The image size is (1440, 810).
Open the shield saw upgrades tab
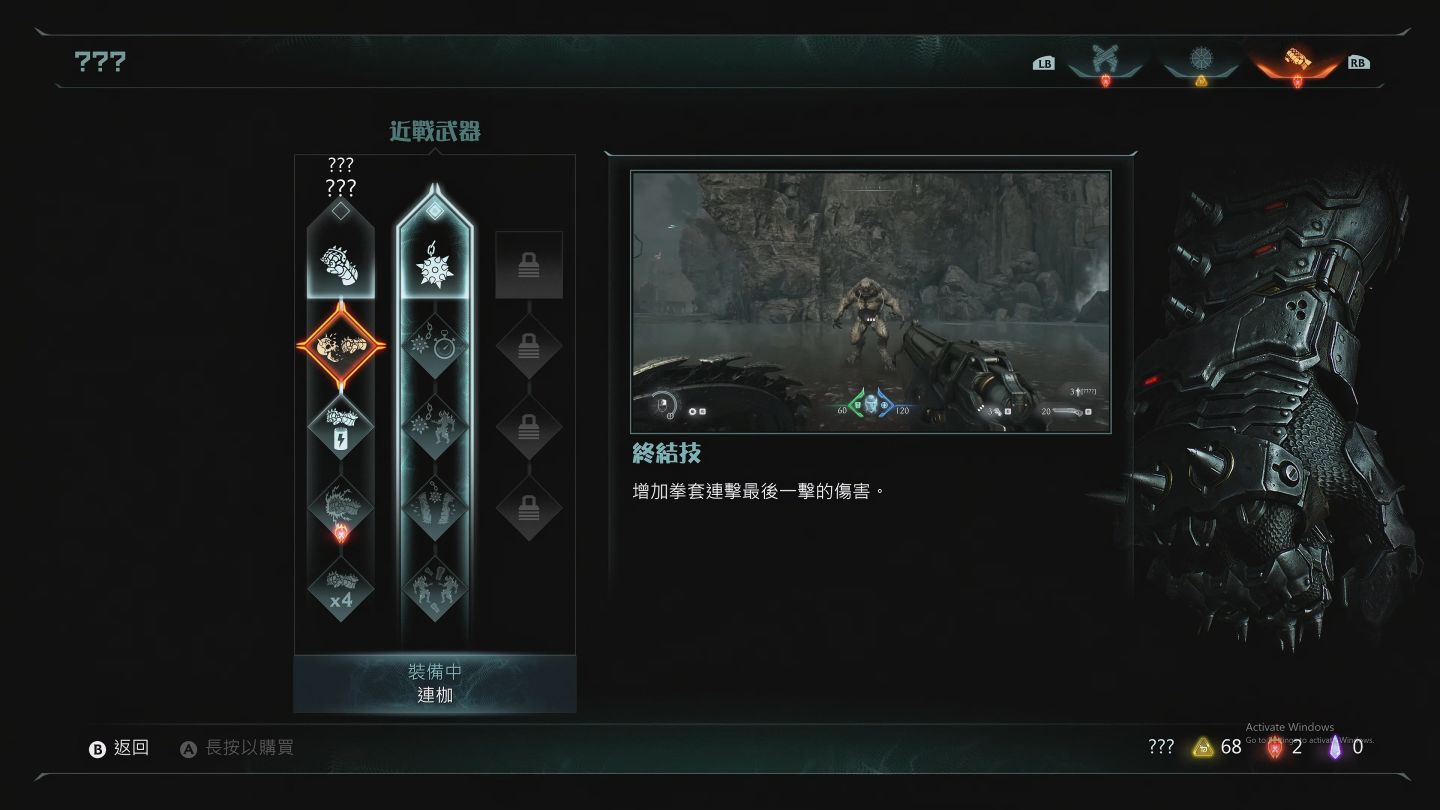coord(1201,59)
